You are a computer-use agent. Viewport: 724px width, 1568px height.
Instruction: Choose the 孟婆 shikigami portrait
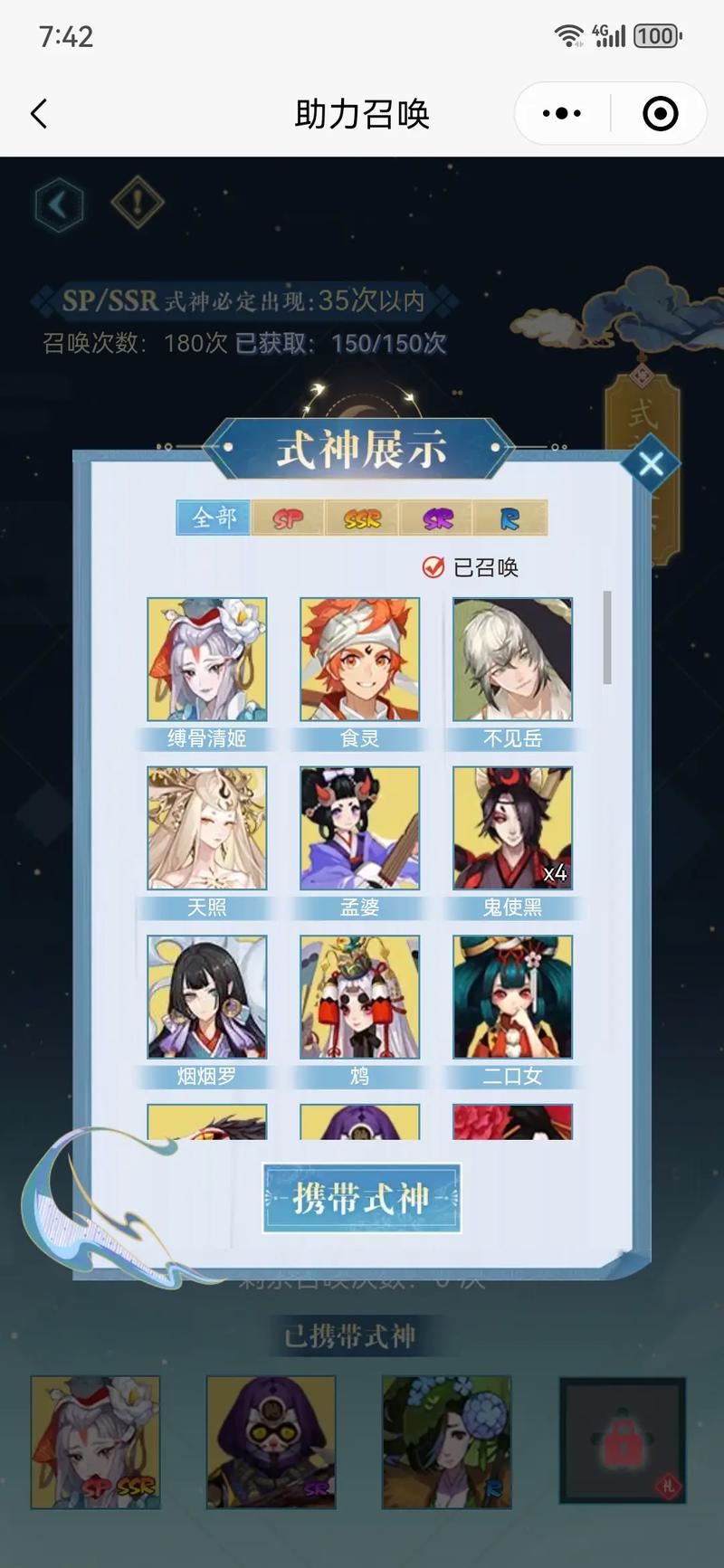coord(360,828)
